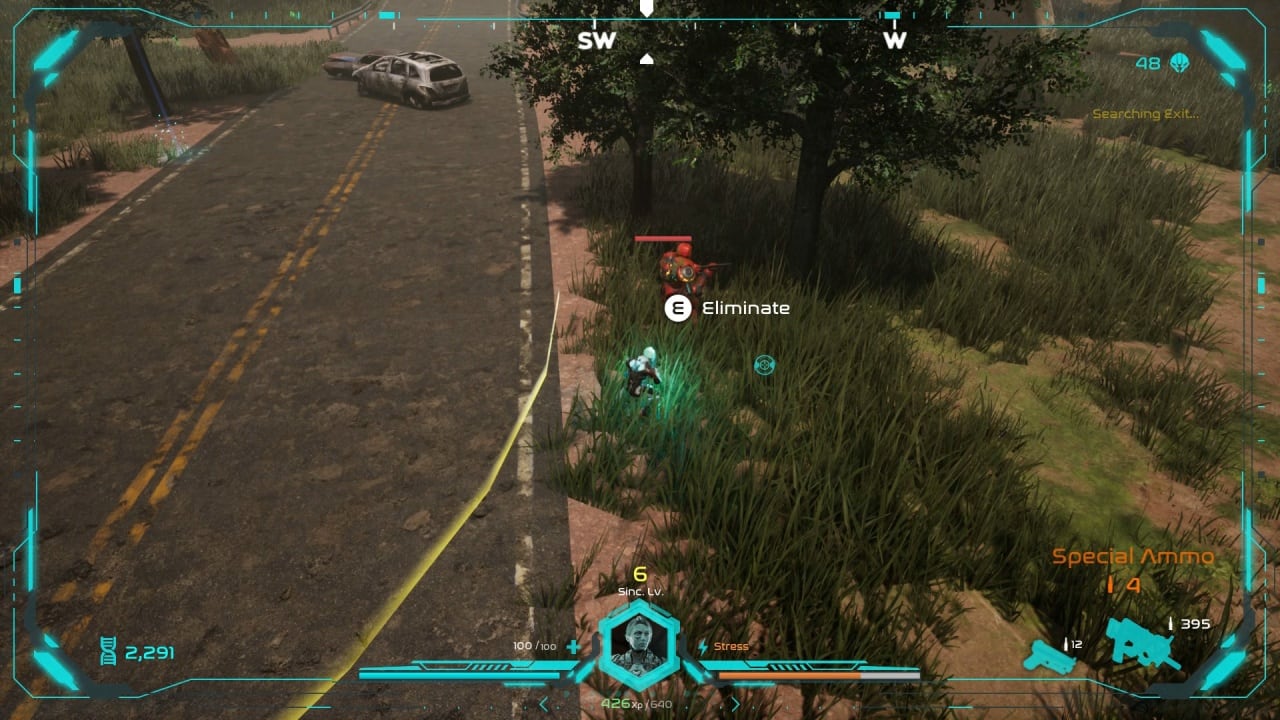Select the pistol weapon icon
1280x720 pixels.
click(x=1046, y=655)
